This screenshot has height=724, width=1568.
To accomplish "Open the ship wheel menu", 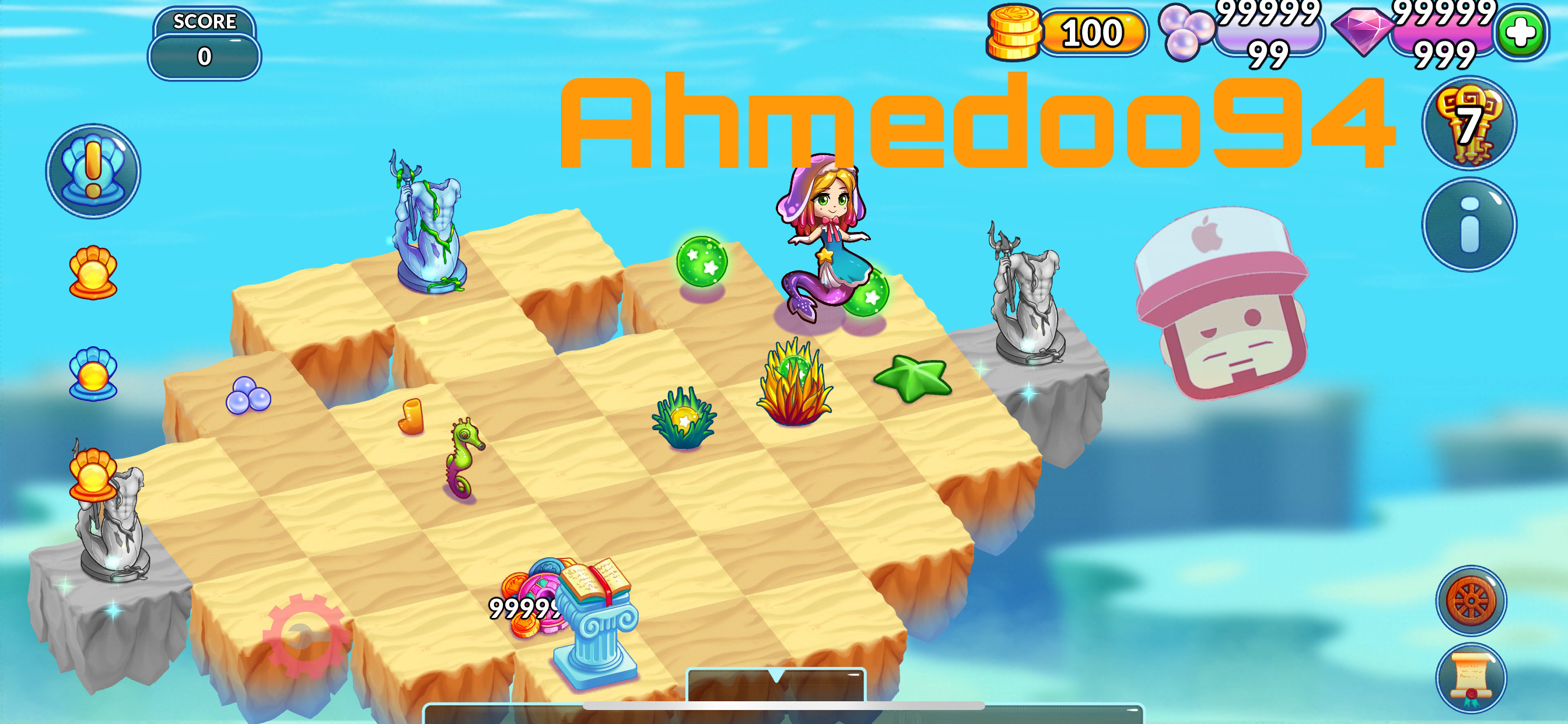I will click(x=1471, y=600).
